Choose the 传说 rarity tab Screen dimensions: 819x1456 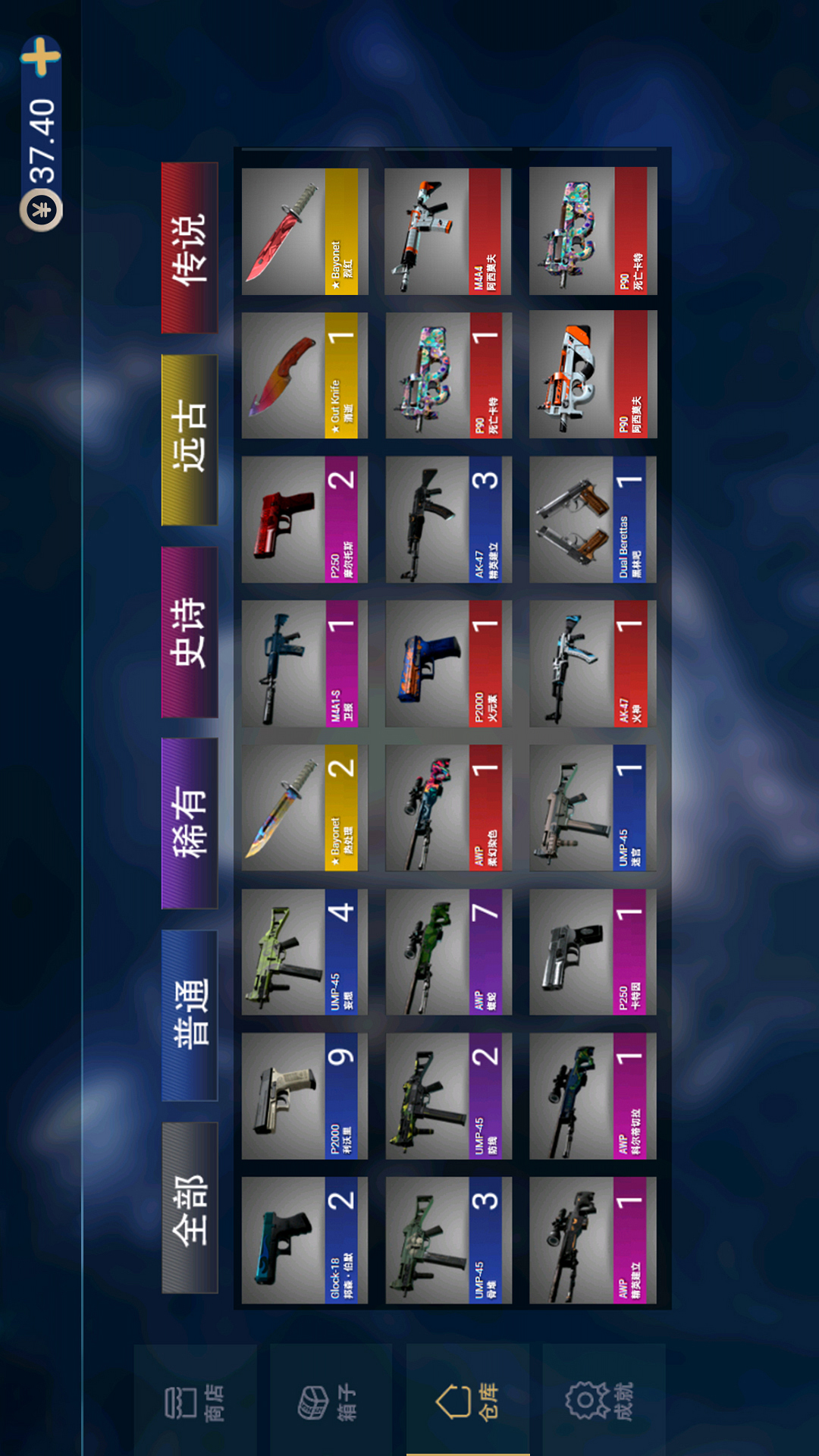click(x=190, y=248)
